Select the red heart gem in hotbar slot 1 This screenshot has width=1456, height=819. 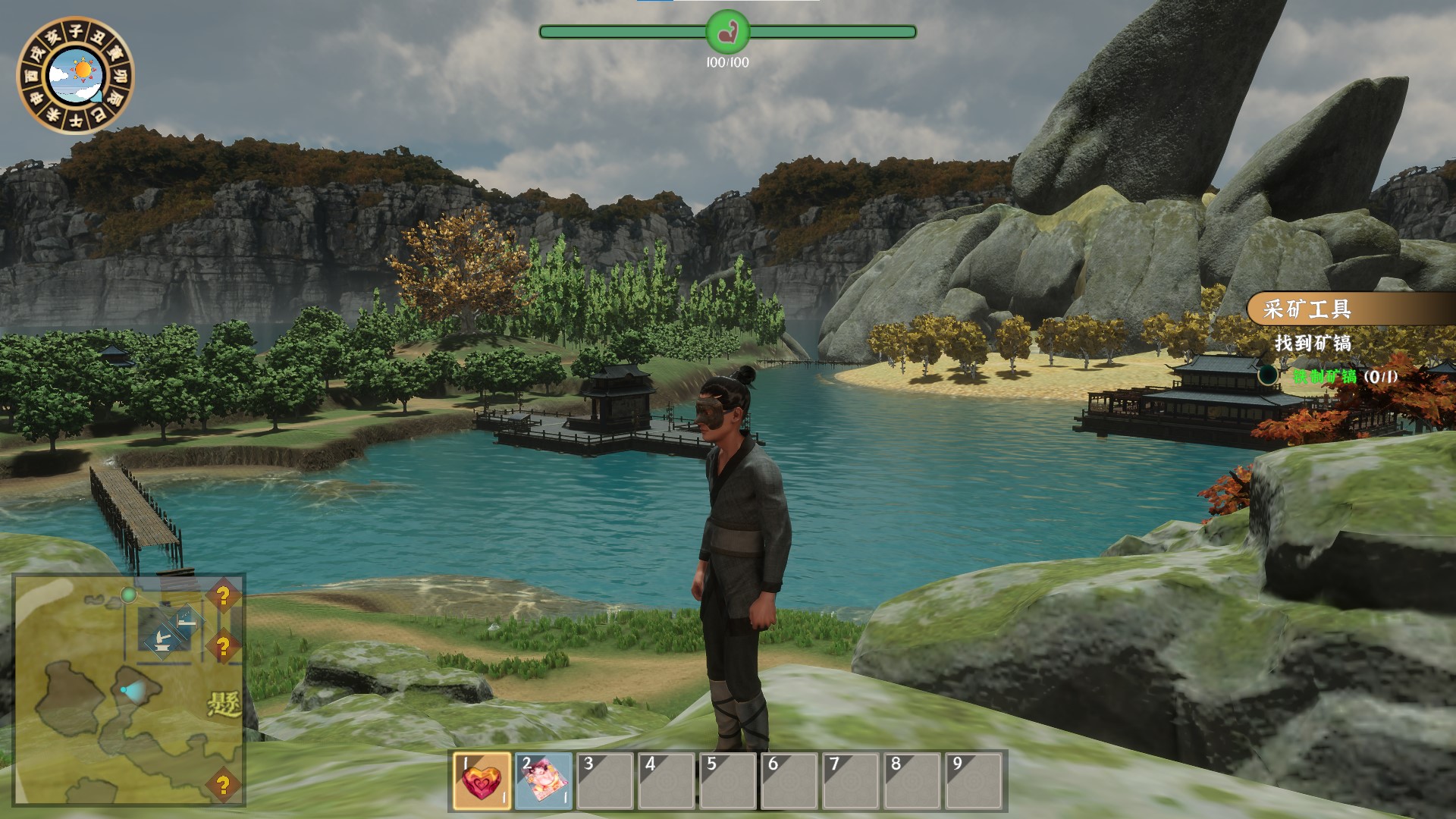pyautogui.click(x=482, y=781)
